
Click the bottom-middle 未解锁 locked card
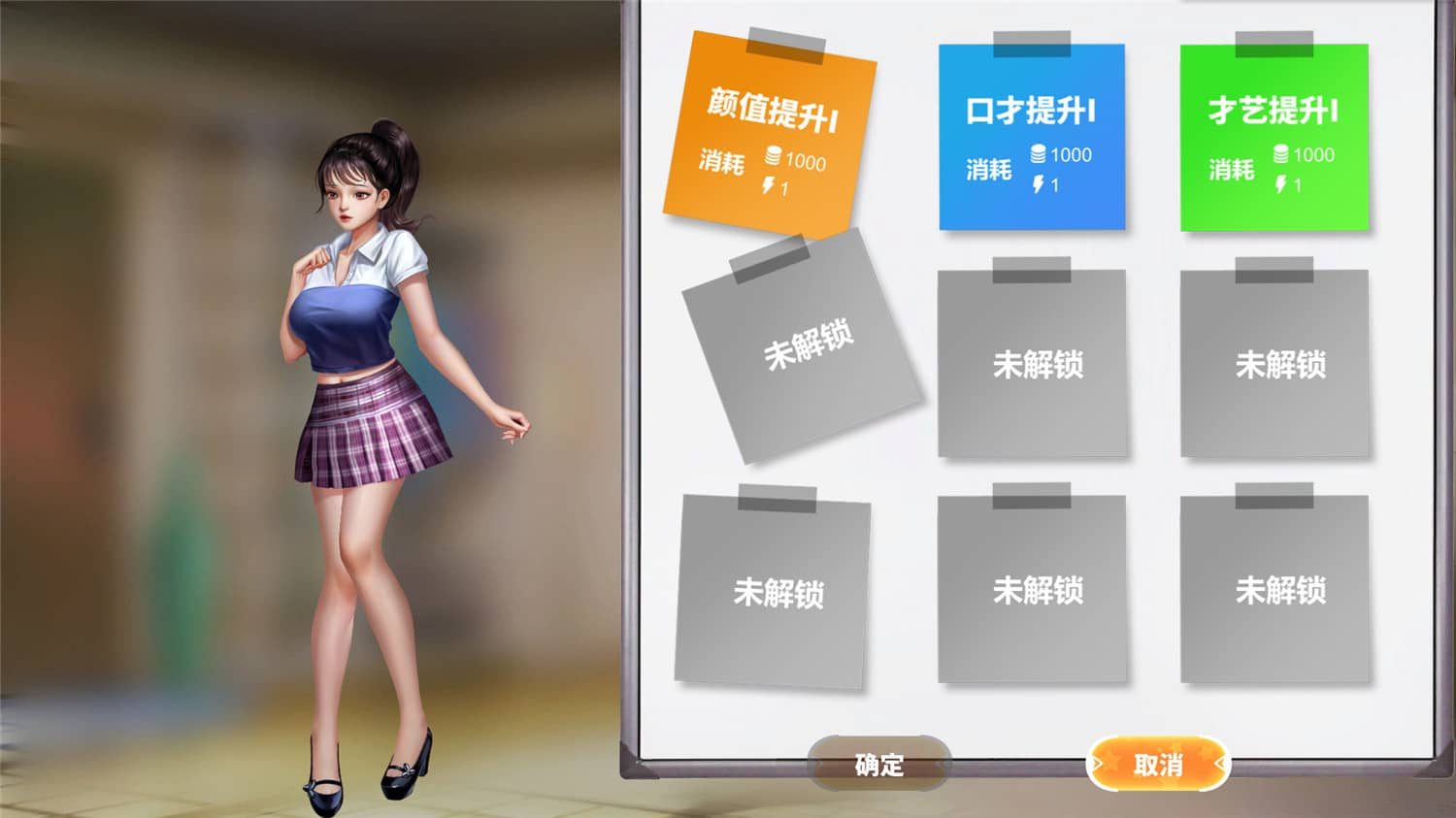[1034, 590]
